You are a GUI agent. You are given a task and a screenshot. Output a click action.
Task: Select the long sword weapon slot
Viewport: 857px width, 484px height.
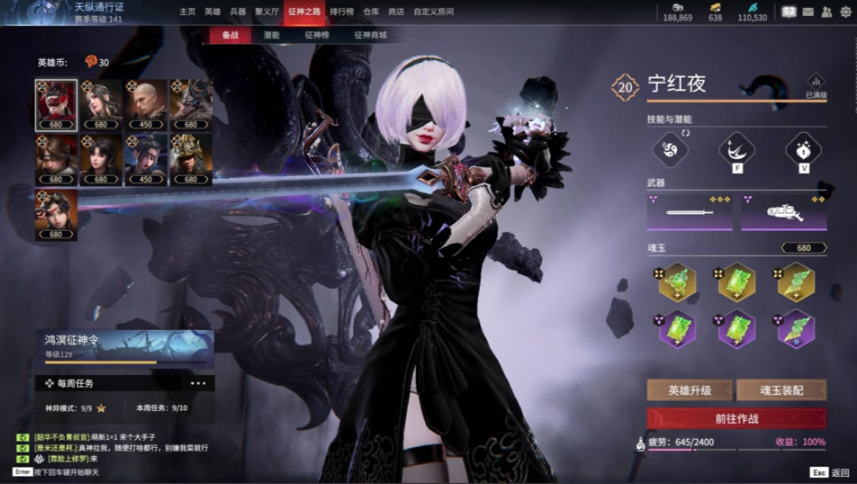[x=689, y=212]
